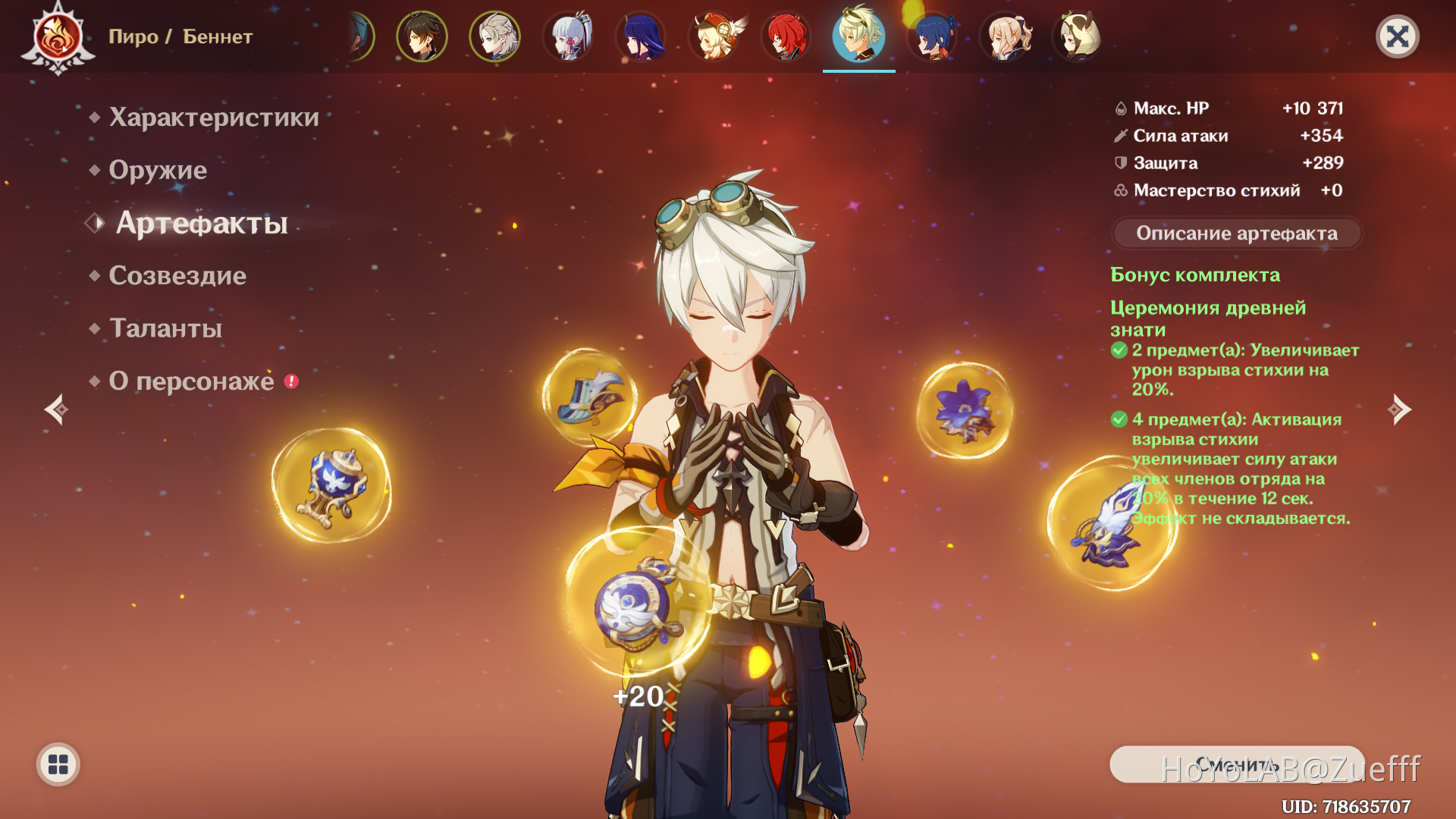Go to the Таланты section
Viewport: 1456px width, 819px height.
(x=165, y=328)
